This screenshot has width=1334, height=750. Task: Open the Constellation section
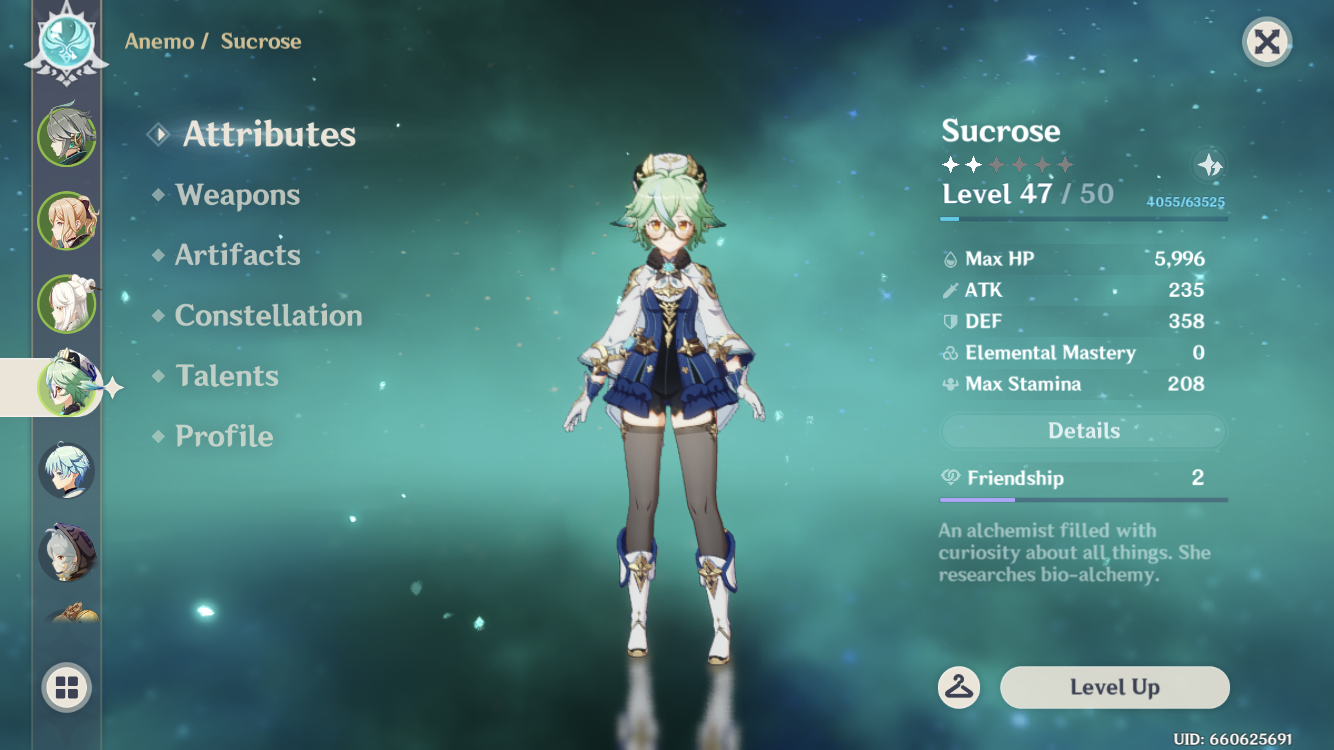[x=268, y=316]
